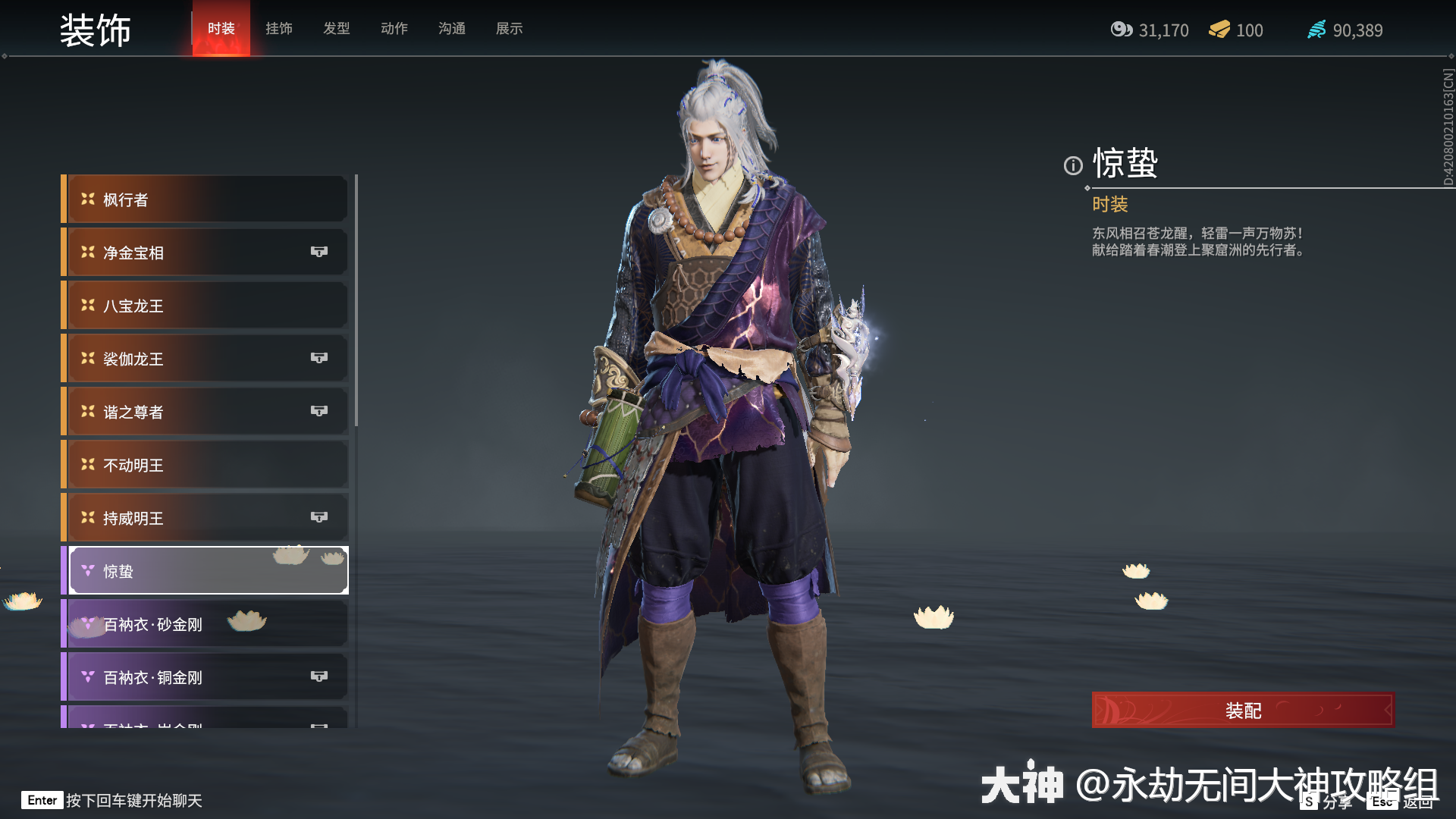This screenshot has width=1456, height=819.
Task: Click the gold ingot icon next to 100
Action: (x=1219, y=30)
